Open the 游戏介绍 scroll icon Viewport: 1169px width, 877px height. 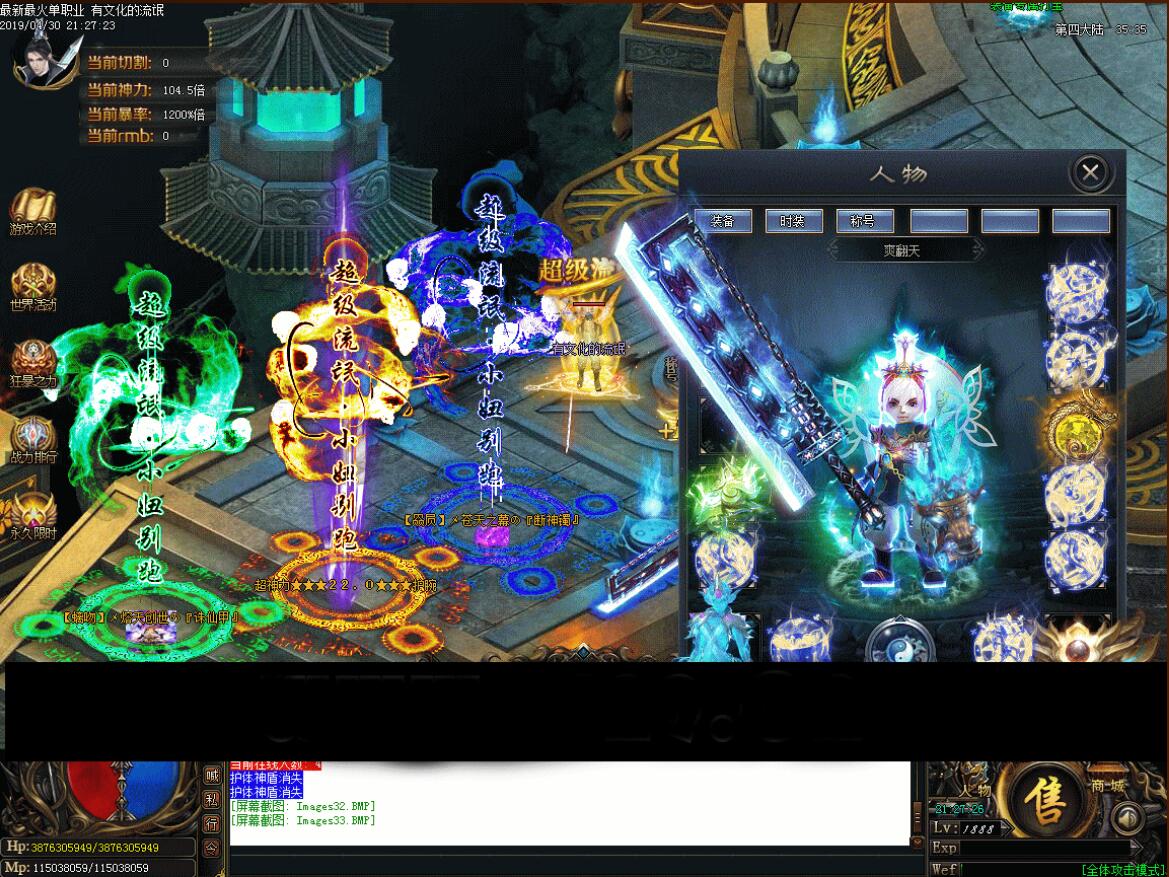tap(33, 211)
